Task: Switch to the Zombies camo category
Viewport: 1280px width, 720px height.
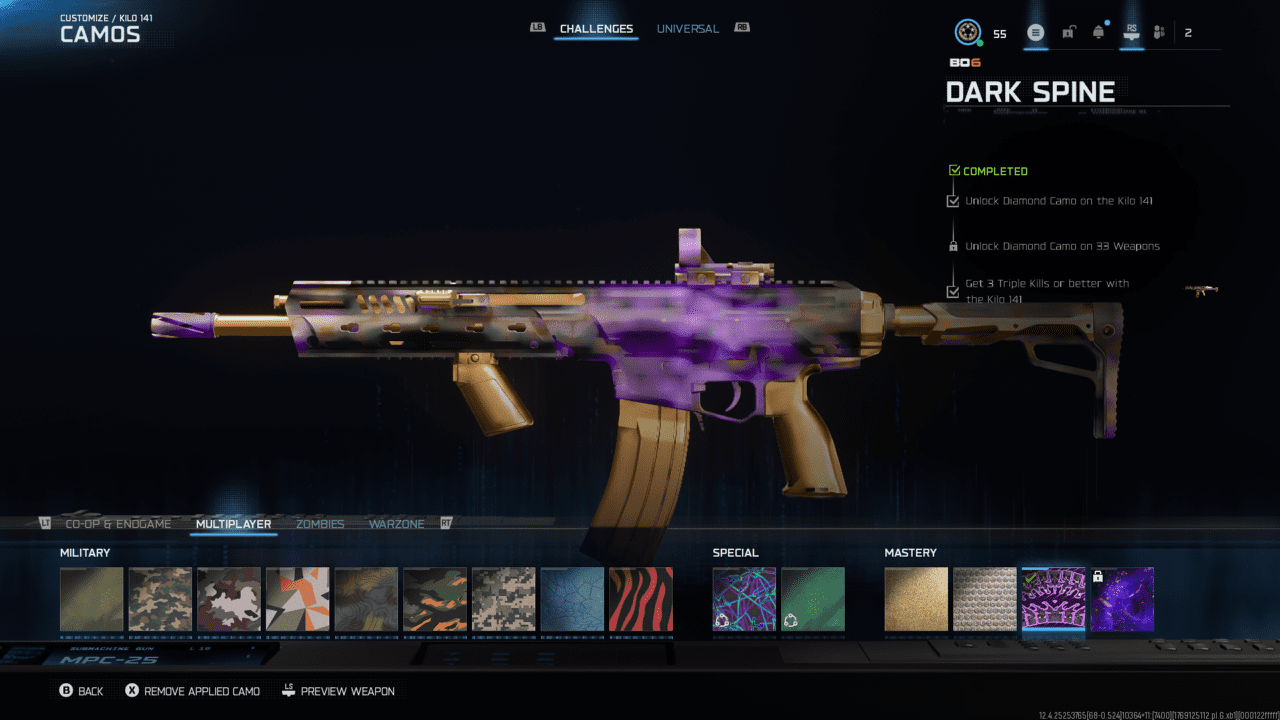Action: [320, 524]
